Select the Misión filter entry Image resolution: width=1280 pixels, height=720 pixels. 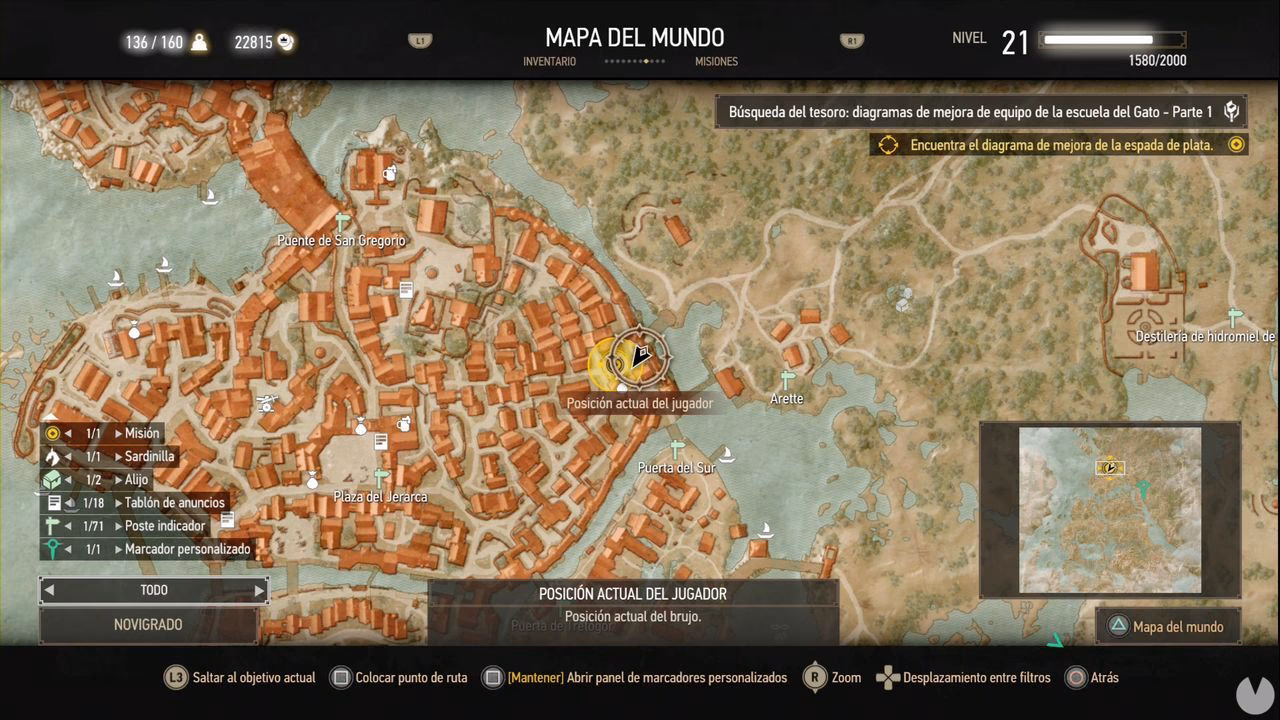click(x=141, y=433)
